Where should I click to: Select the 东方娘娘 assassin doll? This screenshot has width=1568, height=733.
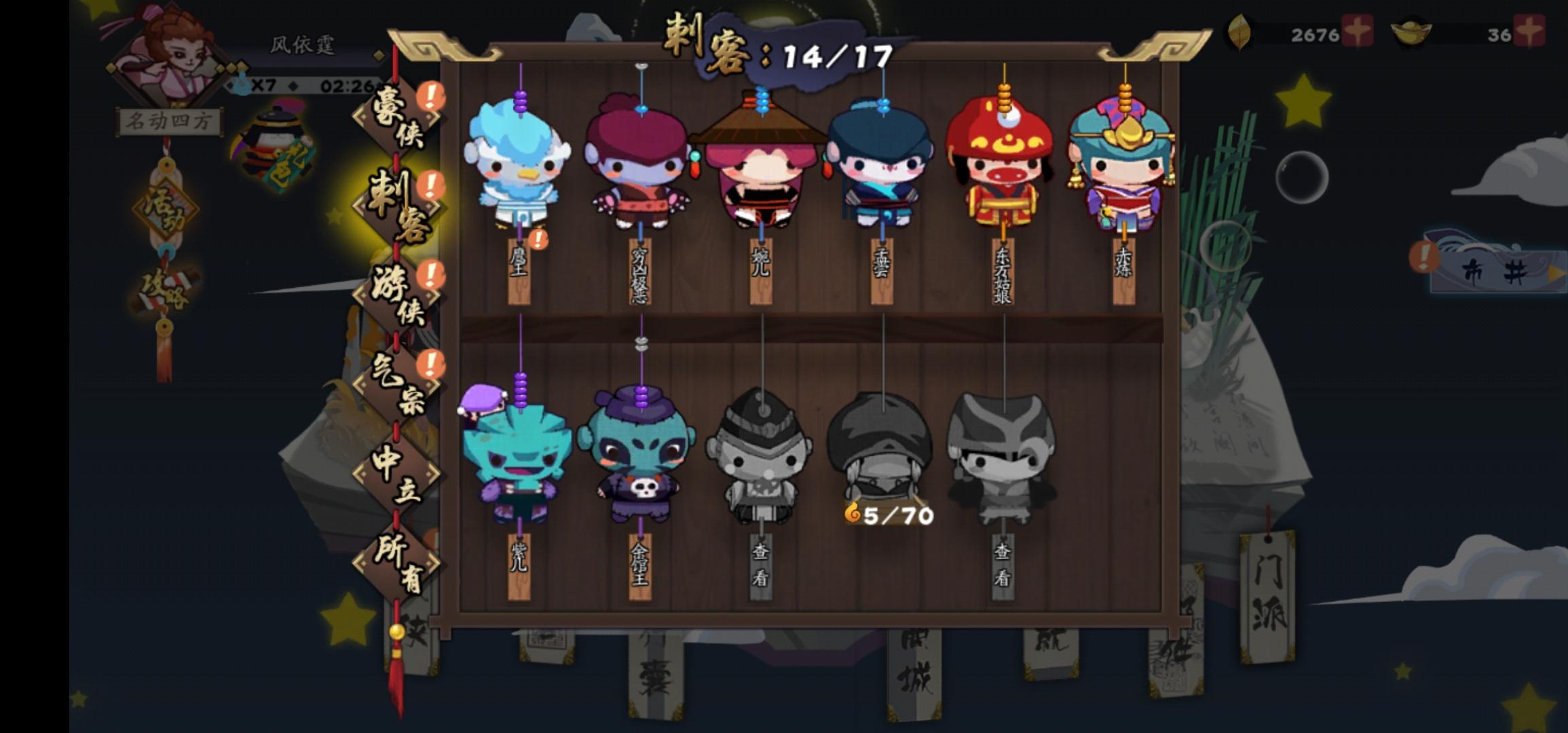(1003, 166)
